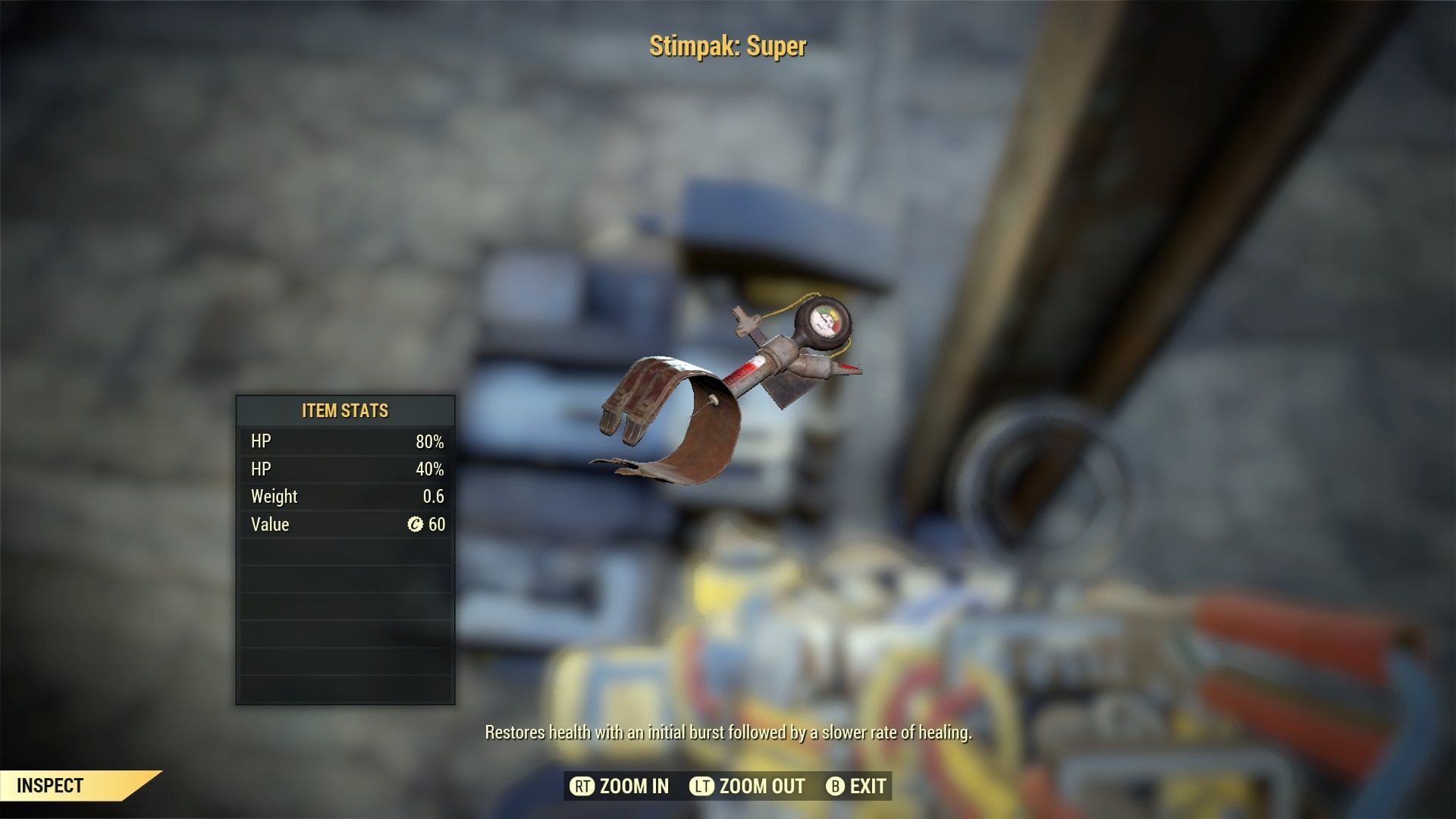This screenshot has height=819, width=1456.
Task: Switch to the INSPECT tab
Action: 52,785
